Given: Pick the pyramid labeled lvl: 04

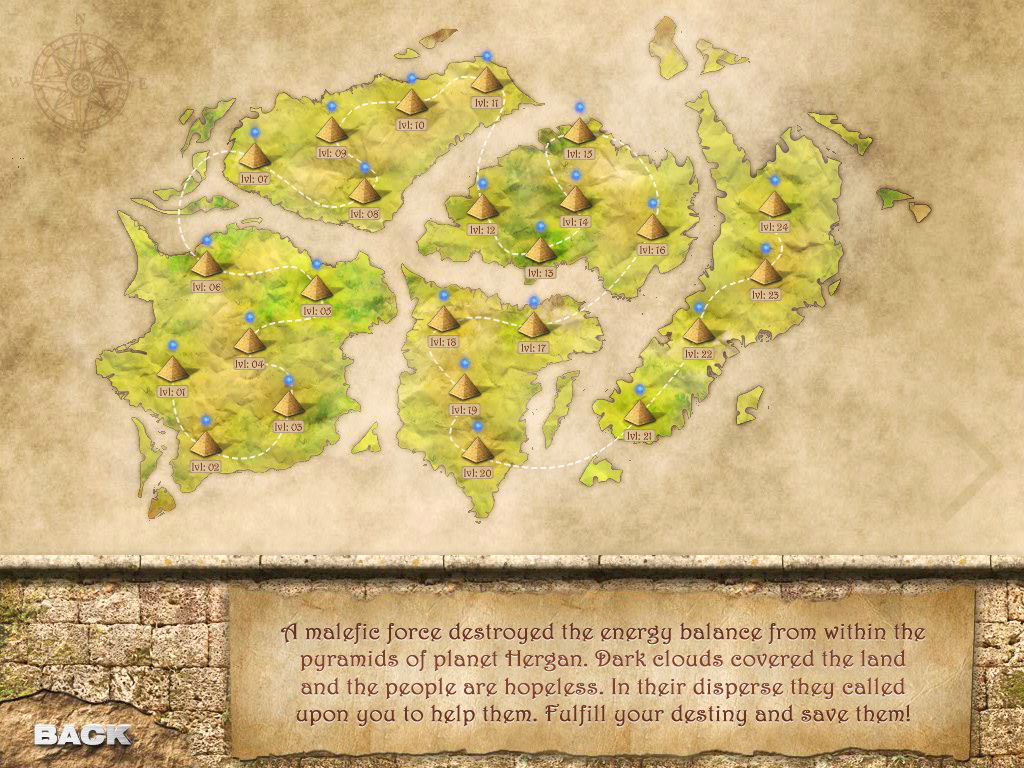Looking at the screenshot, I should [249, 342].
